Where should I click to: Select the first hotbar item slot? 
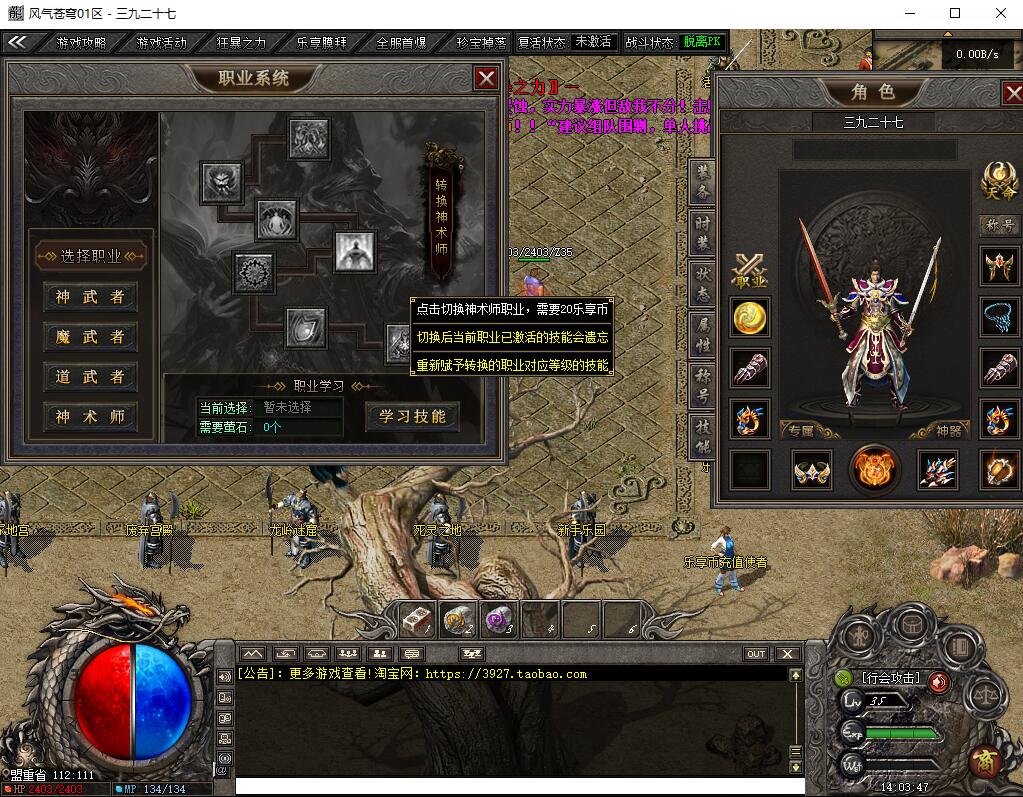(x=416, y=620)
